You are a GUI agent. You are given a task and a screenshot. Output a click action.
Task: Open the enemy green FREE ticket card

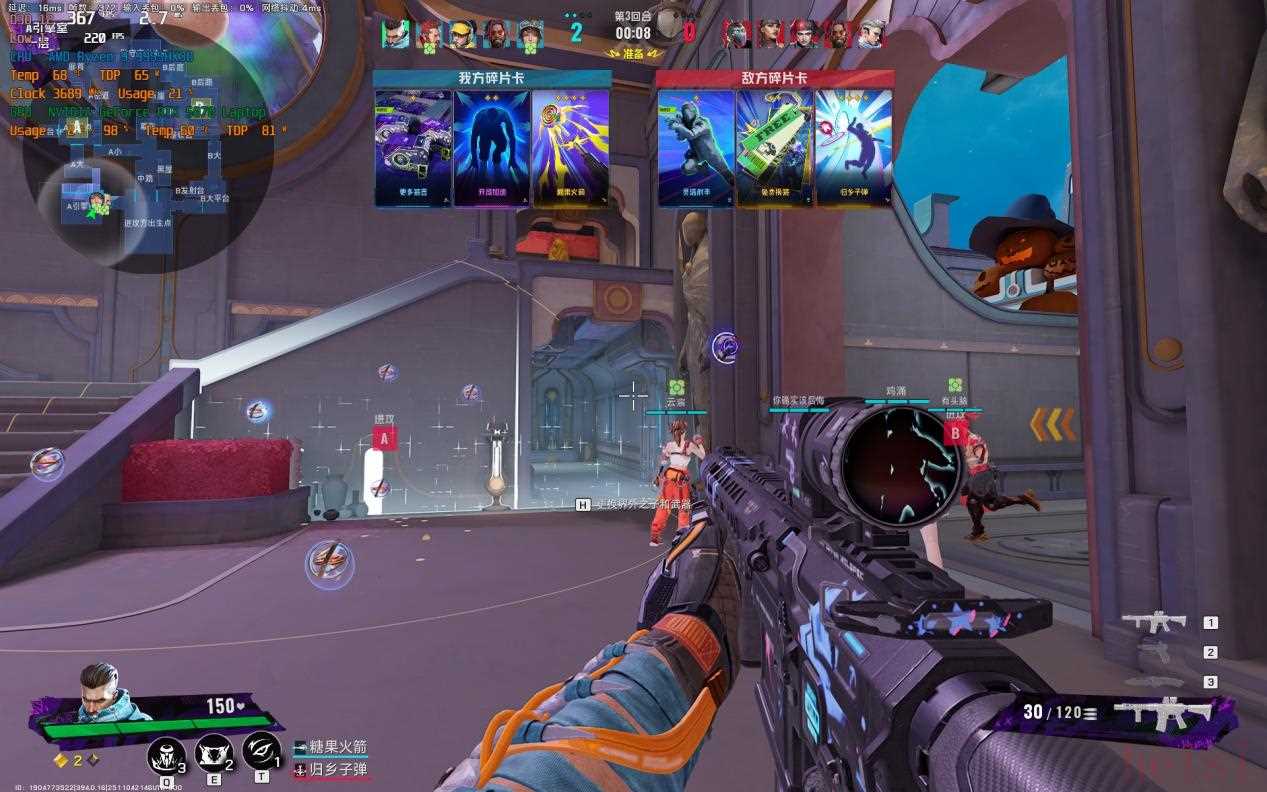775,148
